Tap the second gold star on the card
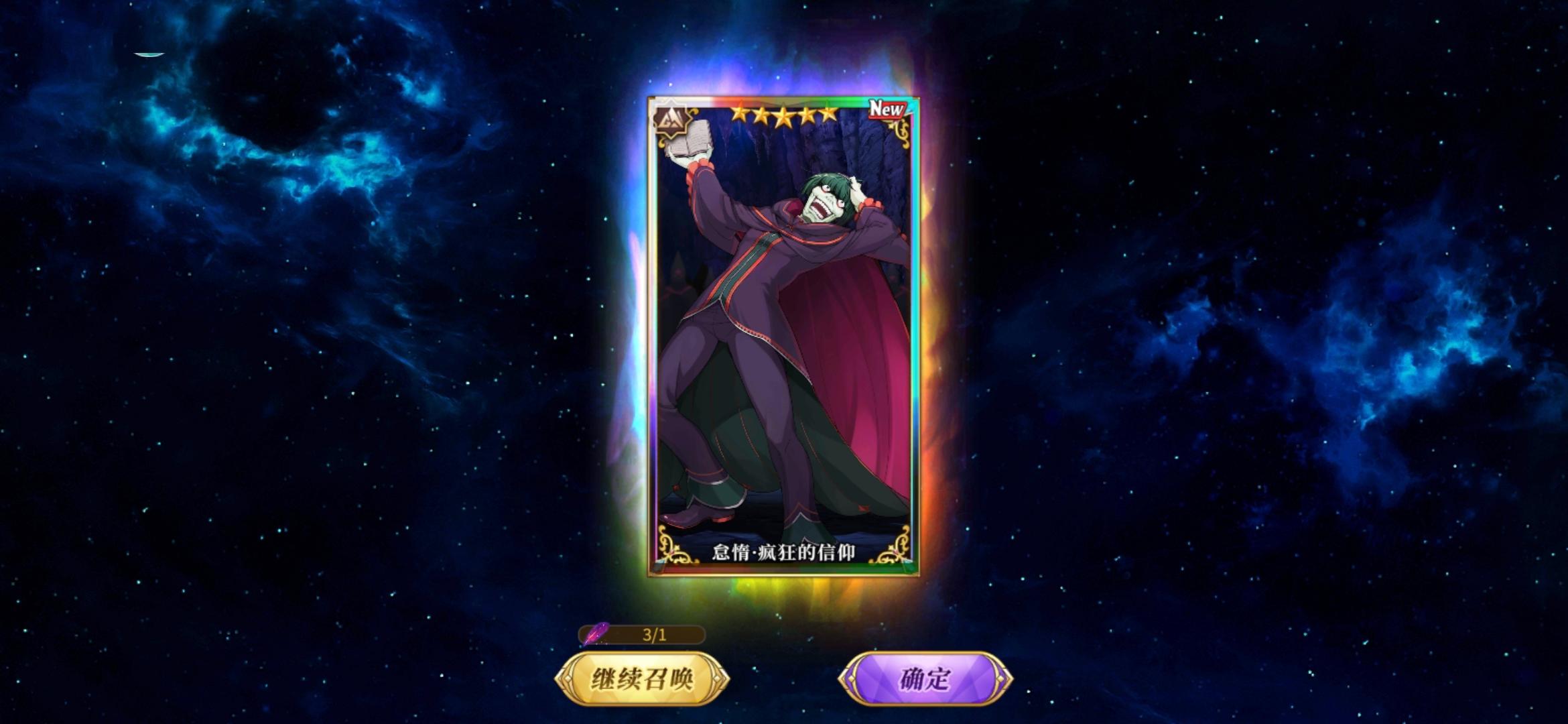1568x724 pixels. point(763,115)
